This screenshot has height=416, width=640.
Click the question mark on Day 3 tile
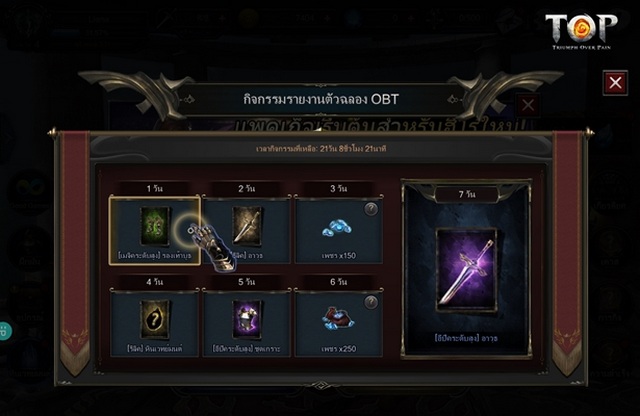(x=371, y=208)
